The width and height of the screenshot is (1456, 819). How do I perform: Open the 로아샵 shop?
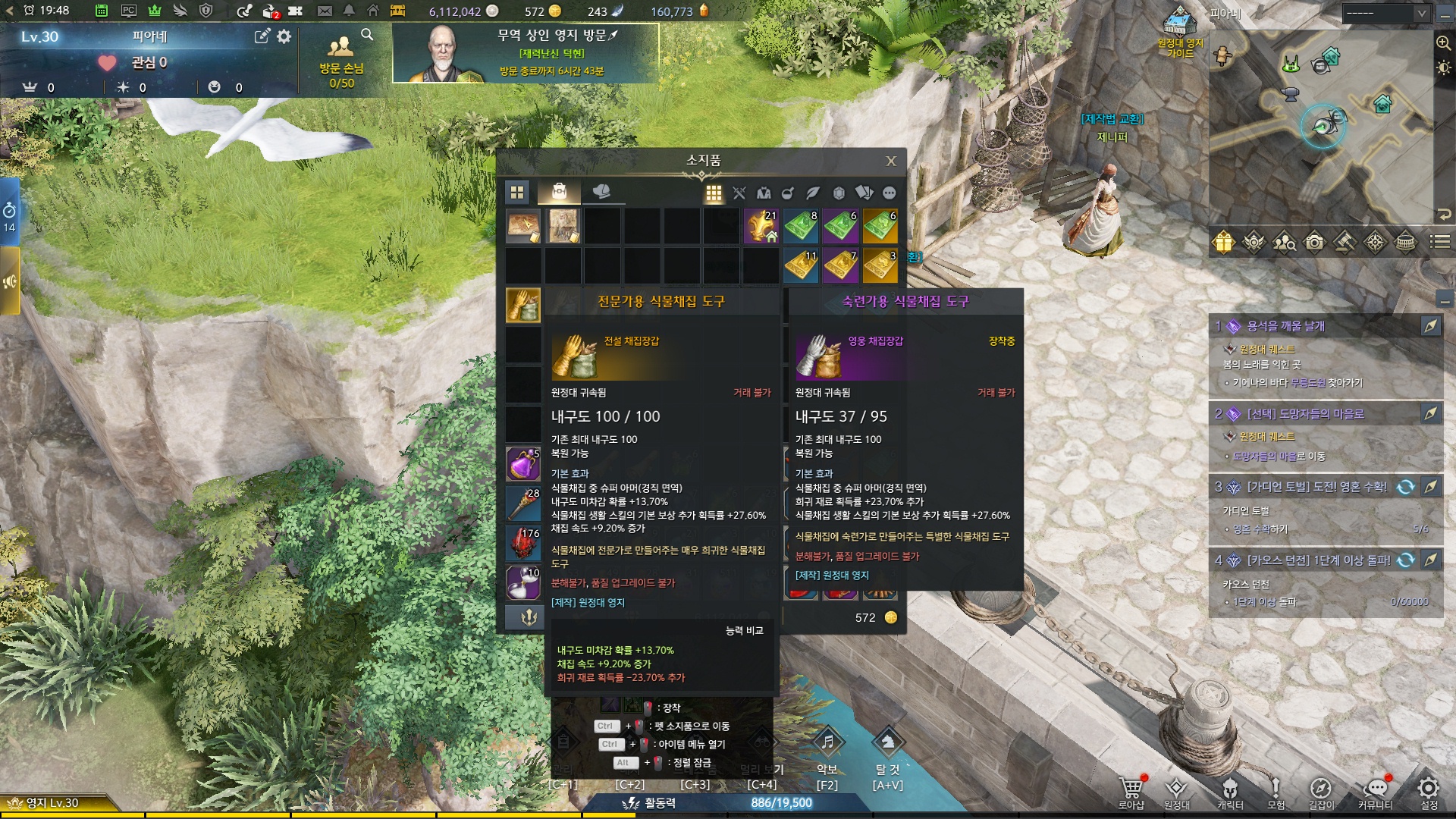coord(1131,791)
